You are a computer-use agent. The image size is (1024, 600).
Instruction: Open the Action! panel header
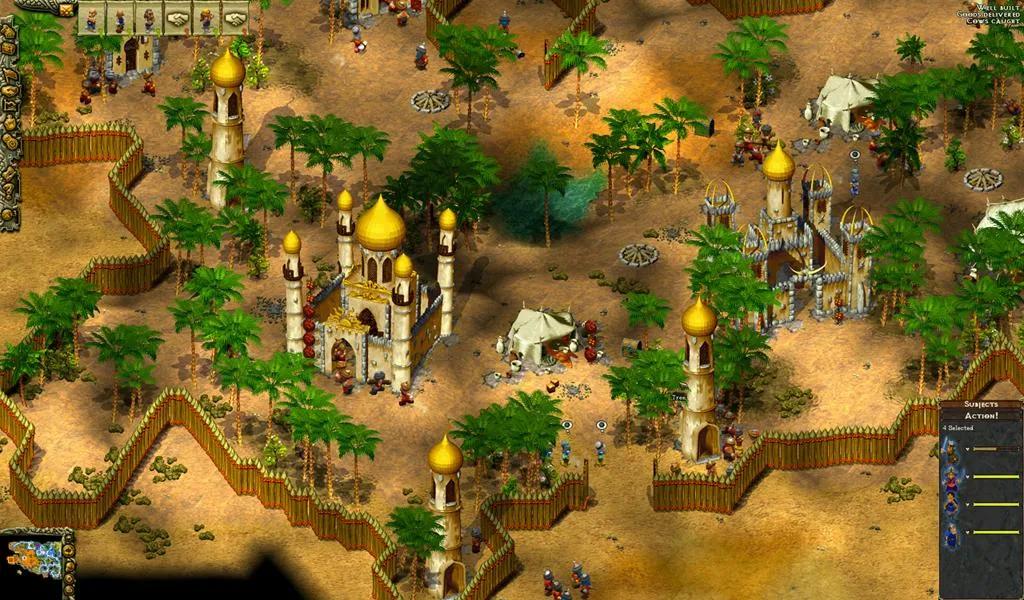[x=981, y=417]
